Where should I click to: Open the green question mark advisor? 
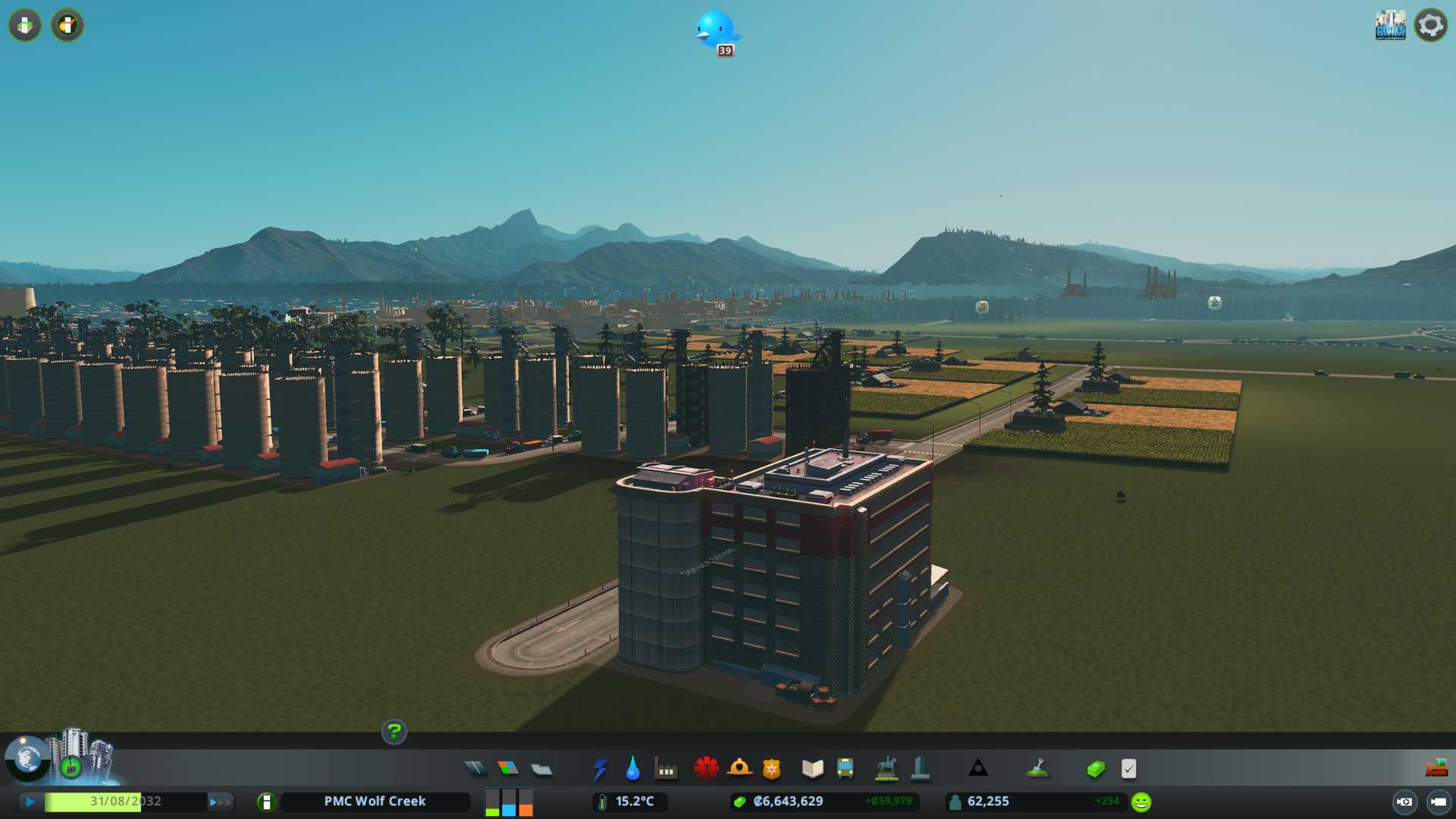point(394,732)
